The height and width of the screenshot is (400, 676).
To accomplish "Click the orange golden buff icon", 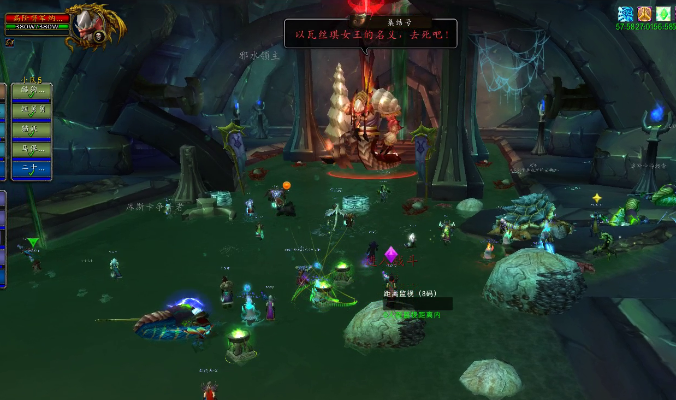I will pos(644,13).
